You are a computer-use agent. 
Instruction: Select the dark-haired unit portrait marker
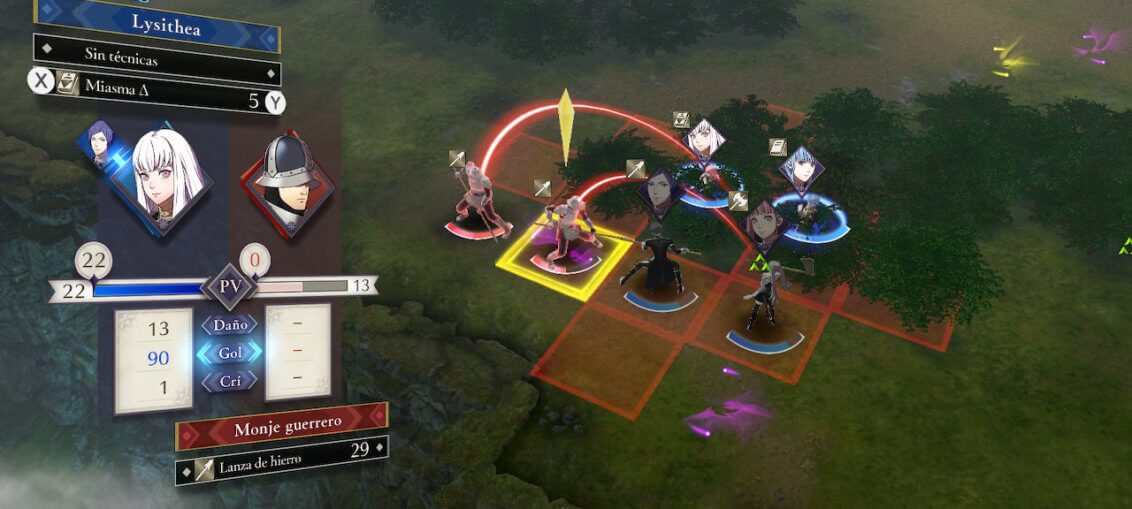pyautogui.click(x=661, y=192)
